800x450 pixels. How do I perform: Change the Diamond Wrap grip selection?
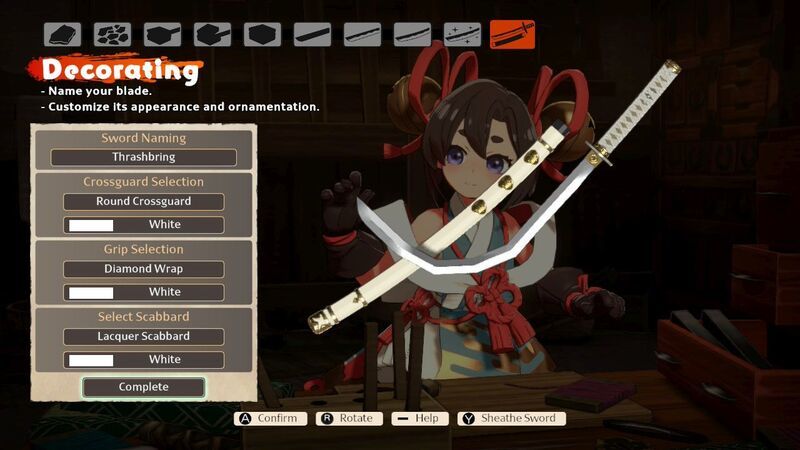point(144,269)
